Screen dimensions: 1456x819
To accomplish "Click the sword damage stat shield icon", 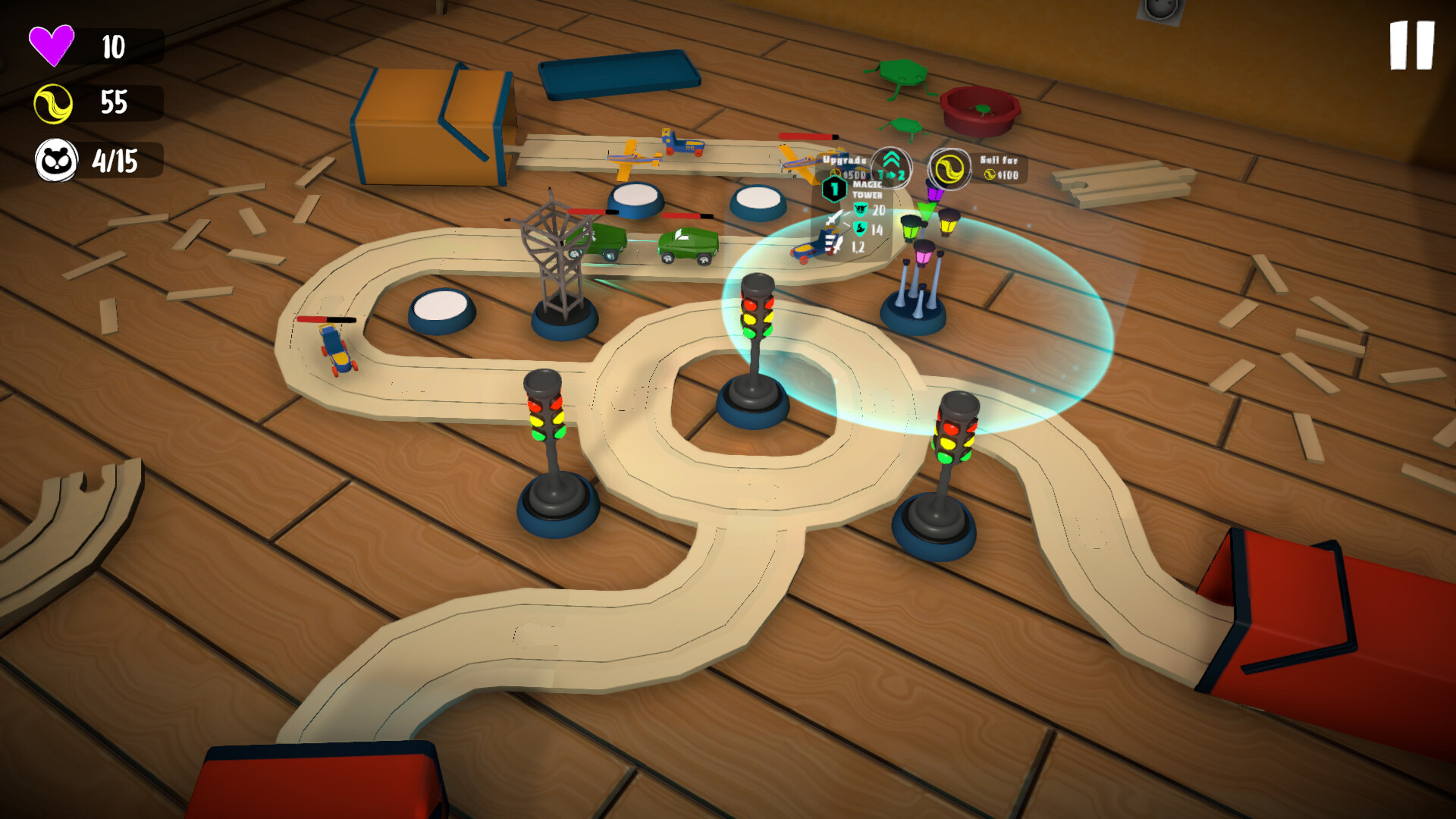I will point(861,209).
